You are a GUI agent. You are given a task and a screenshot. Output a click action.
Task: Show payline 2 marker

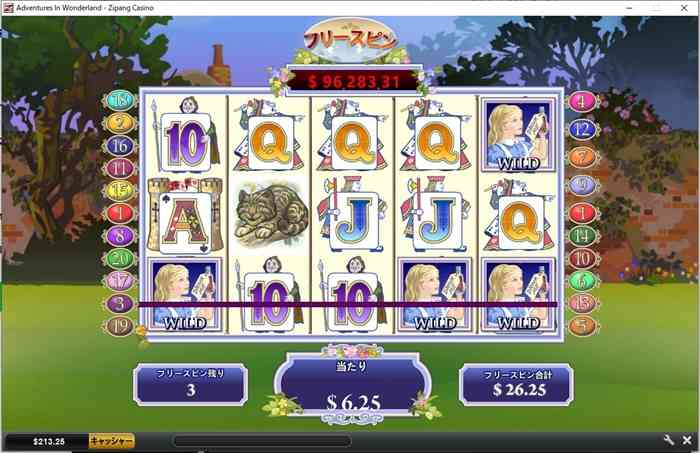pos(120,123)
